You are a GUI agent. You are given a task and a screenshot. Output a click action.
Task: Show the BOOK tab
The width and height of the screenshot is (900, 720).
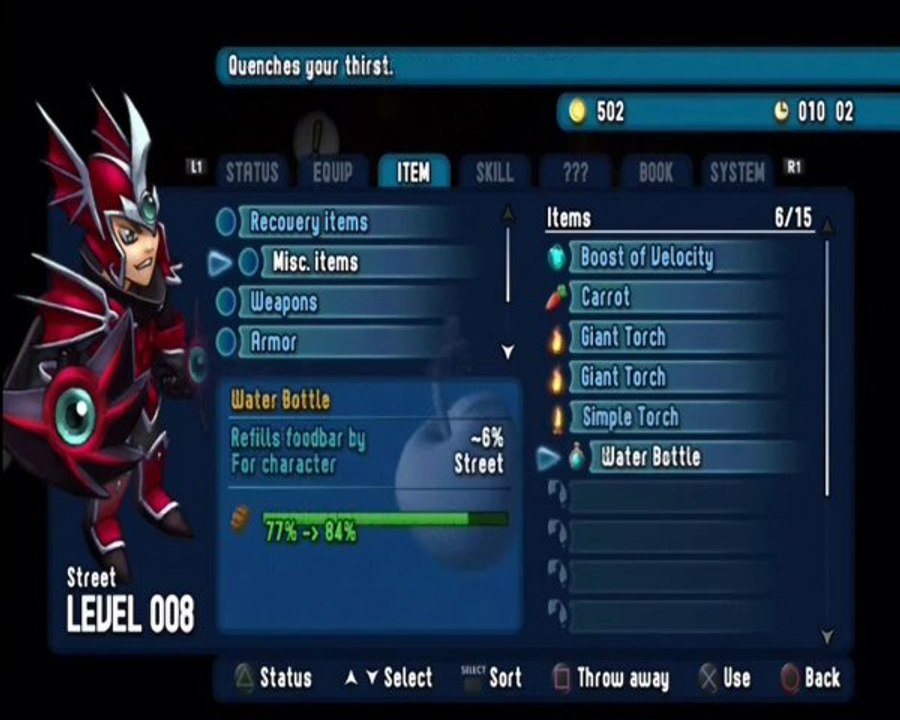pyautogui.click(x=656, y=172)
